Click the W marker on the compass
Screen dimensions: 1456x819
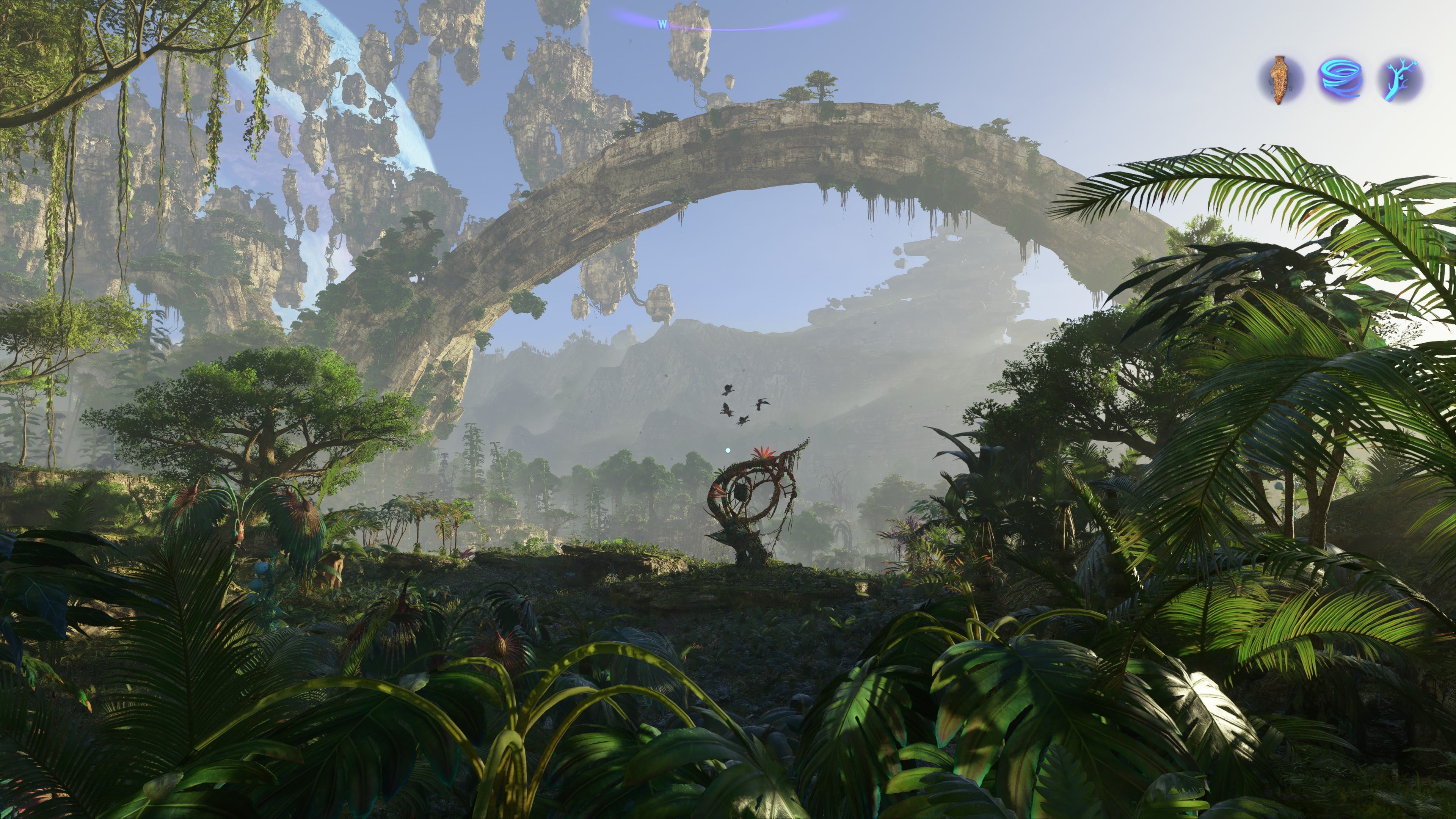(x=662, y=24)
